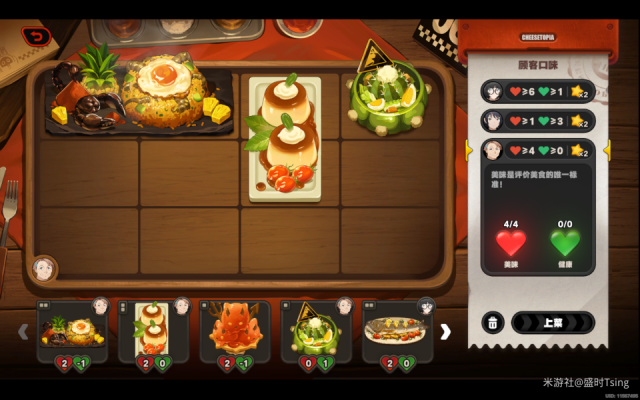Click the trash can discard button

pyautogui.click(x=492, y=323)
